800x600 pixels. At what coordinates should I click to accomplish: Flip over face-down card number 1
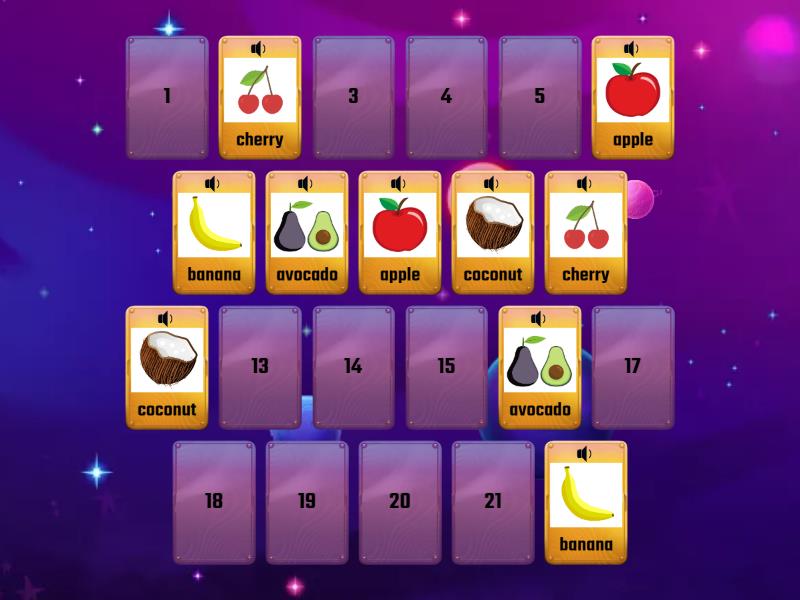(167, 97)
